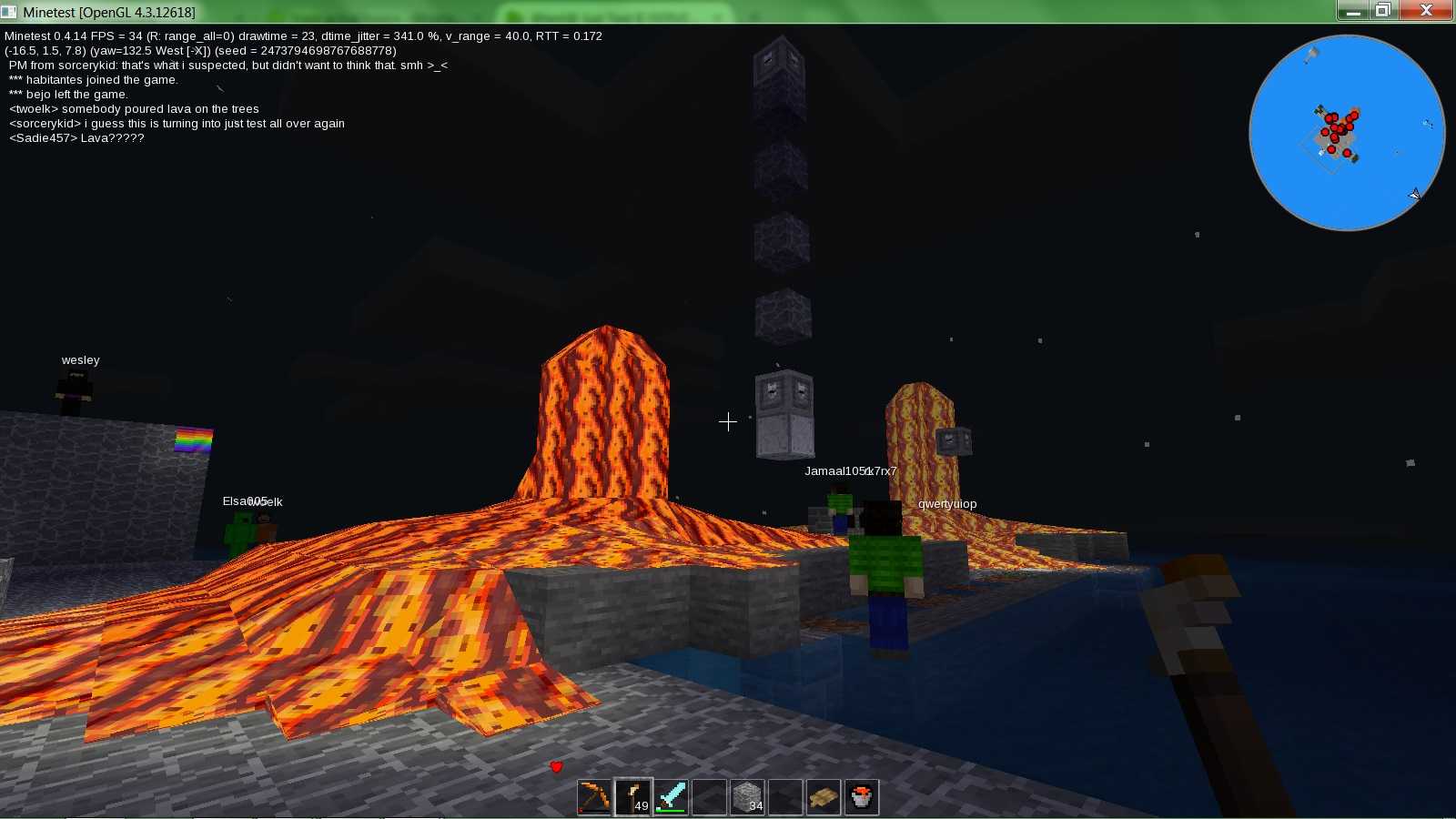Click the minimap in the top right corner
This screenshot has width=1456, height=819.
(x=1347, y=132)
